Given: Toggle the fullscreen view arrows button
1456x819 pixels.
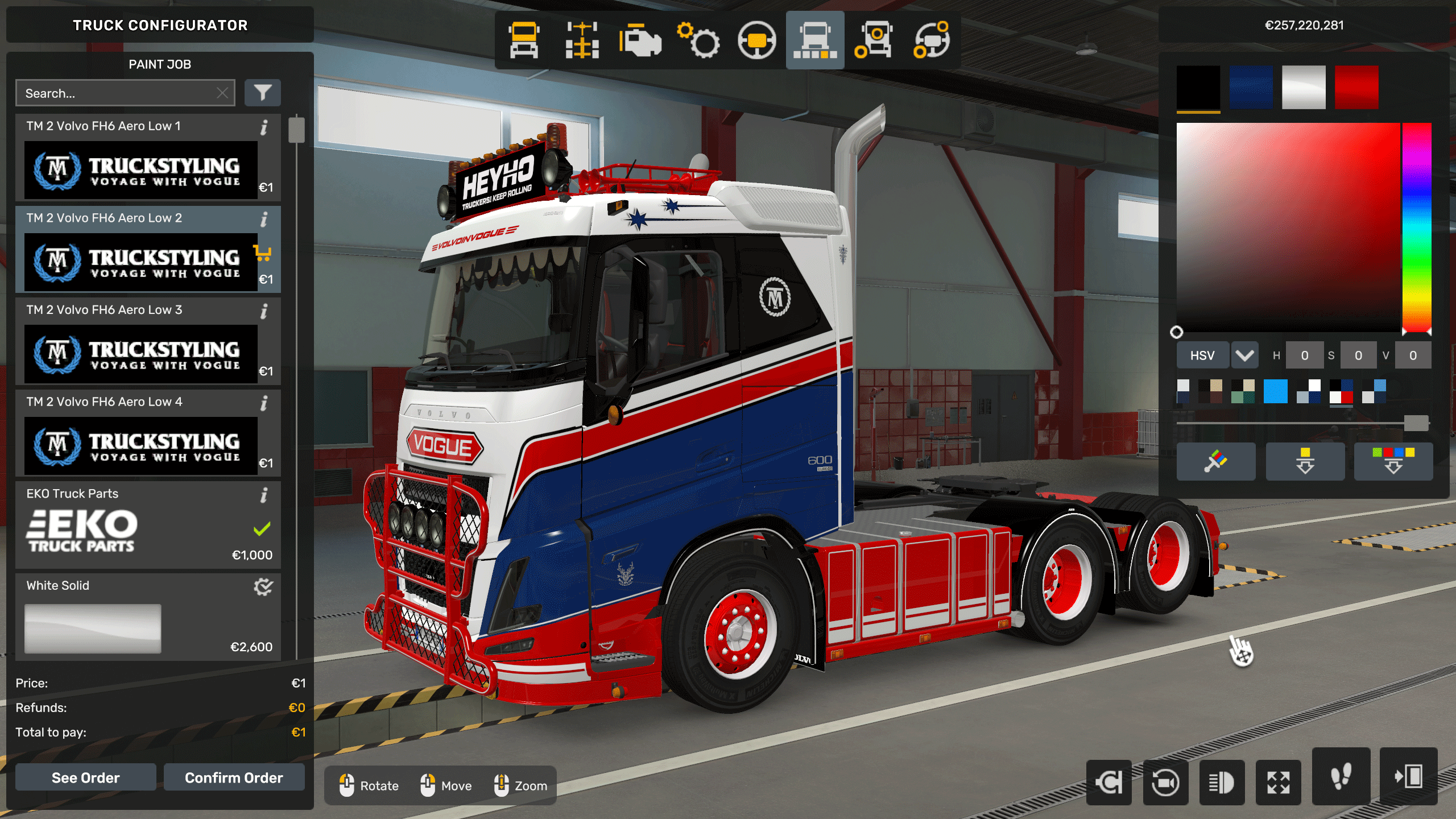Looking at the screenshot, I should coord(1278,783).
